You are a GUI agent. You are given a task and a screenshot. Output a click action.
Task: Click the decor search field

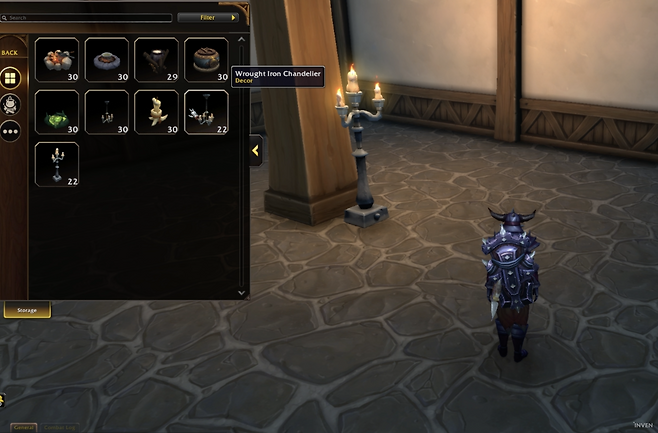coord(88,18)
